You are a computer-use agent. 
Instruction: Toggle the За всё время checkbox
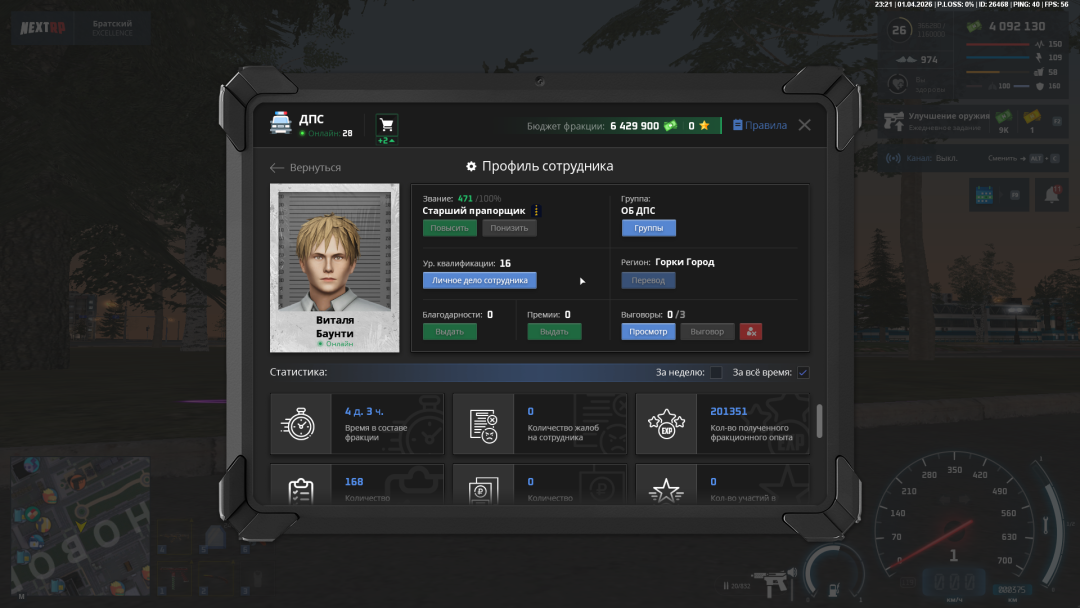coord(803,373)
